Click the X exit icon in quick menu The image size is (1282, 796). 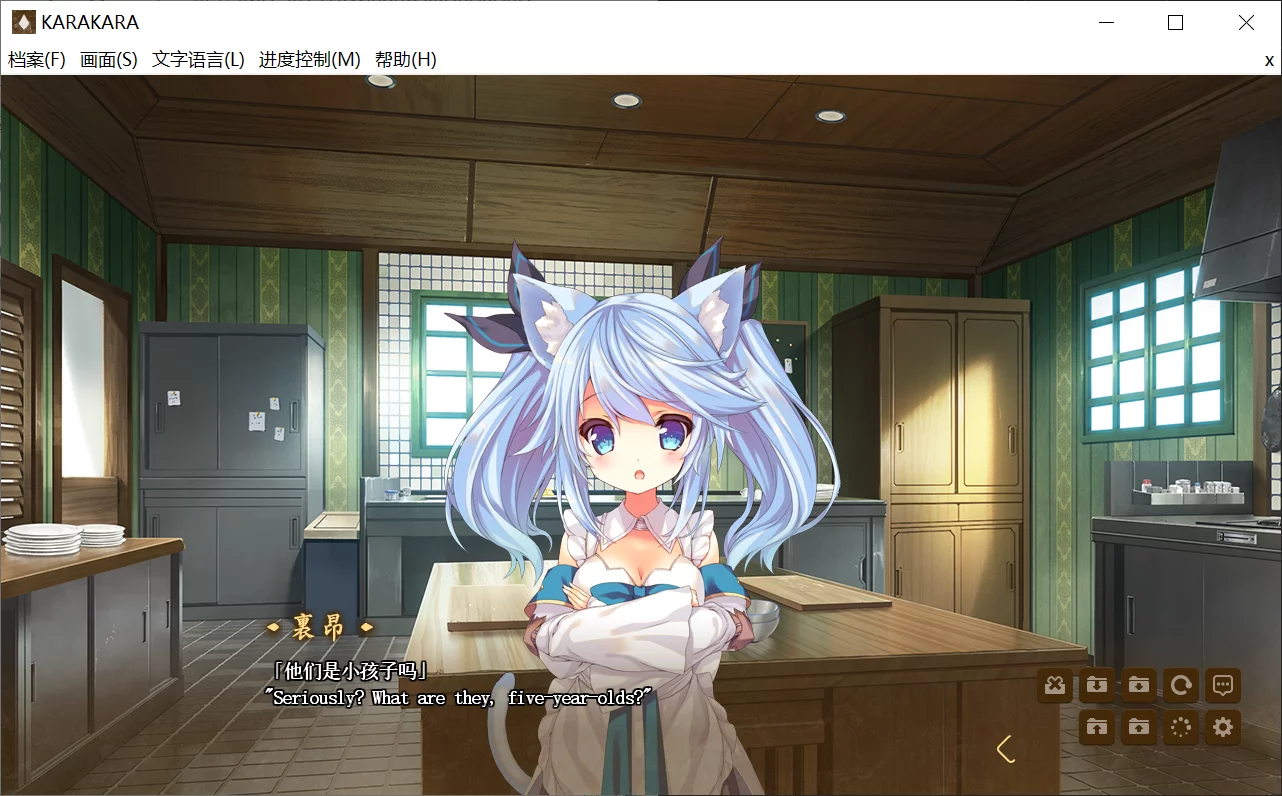(1055, 685)
